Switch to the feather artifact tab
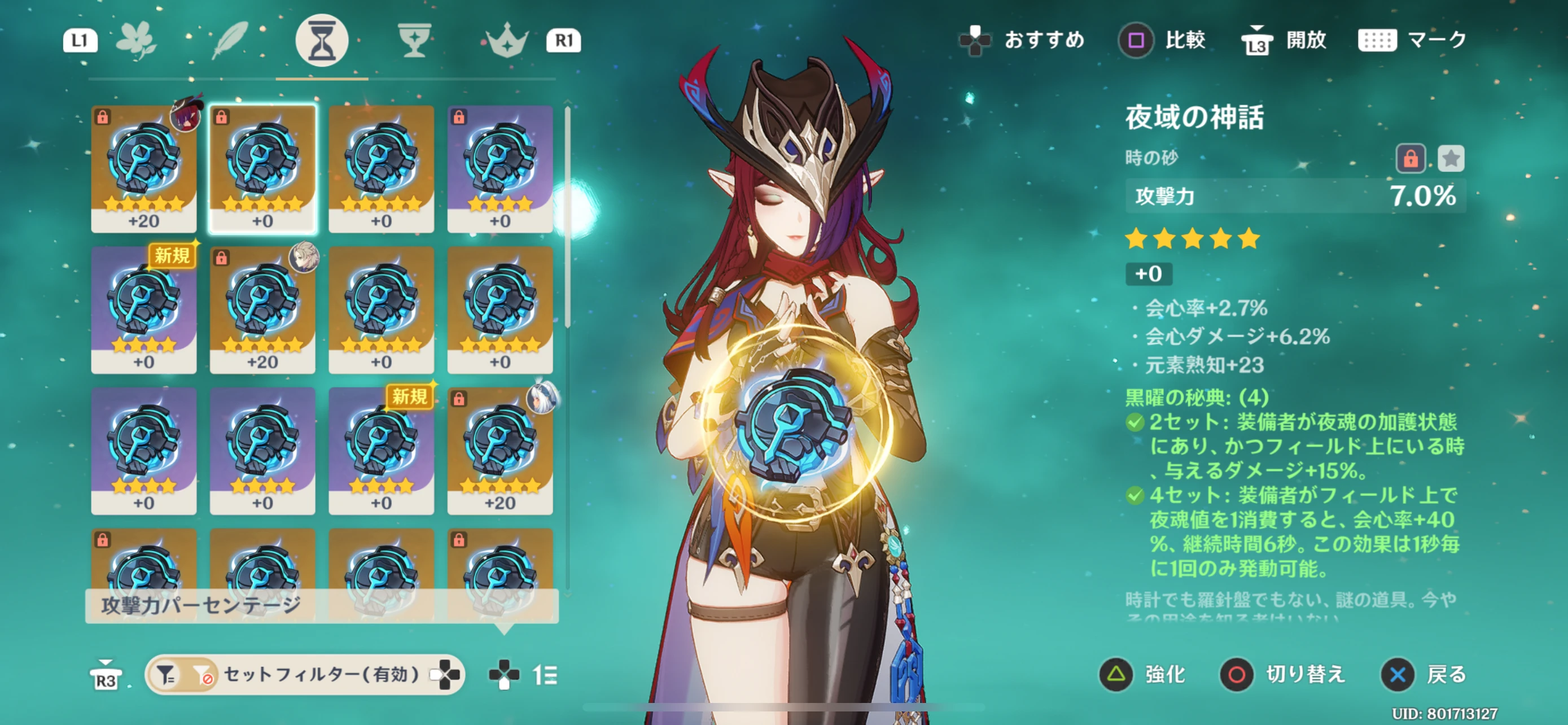The width and height of the screenshot is (1568, 725). click(230, 40)
